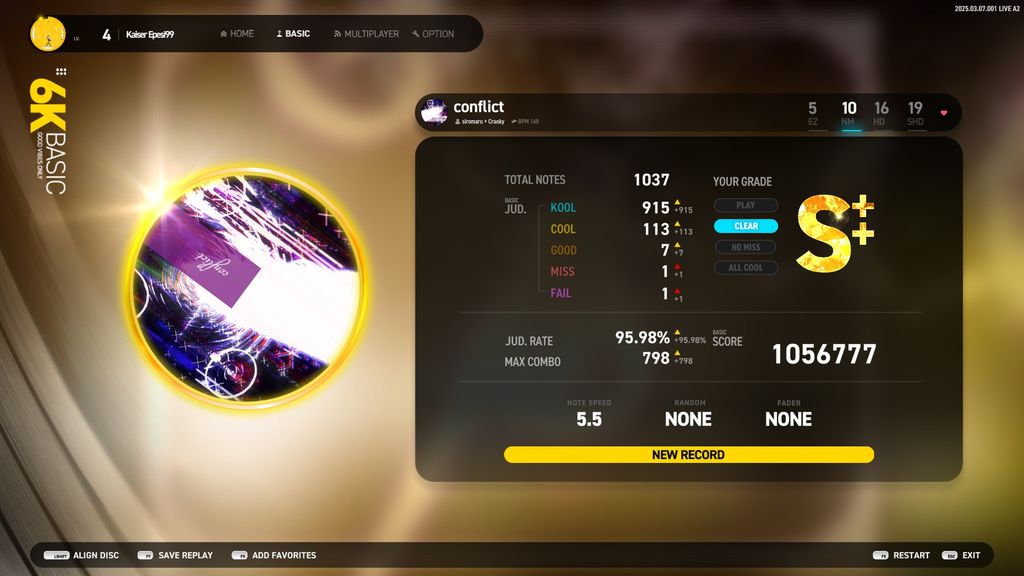Click the yellow NEW RECORD banner
Screen dimensions: 1024x576
[x=688, y=455]
